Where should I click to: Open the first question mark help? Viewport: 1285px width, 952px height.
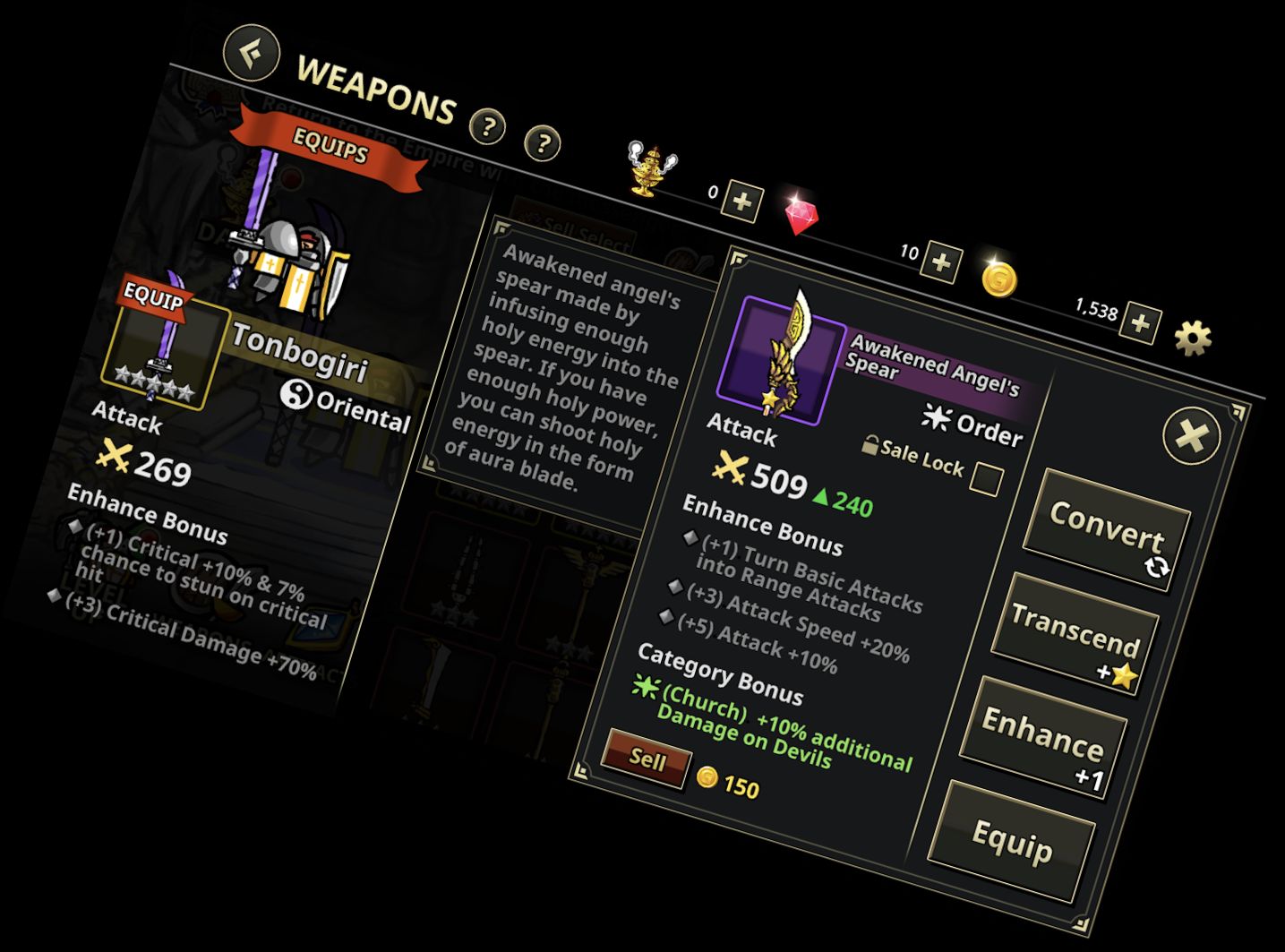488,127
